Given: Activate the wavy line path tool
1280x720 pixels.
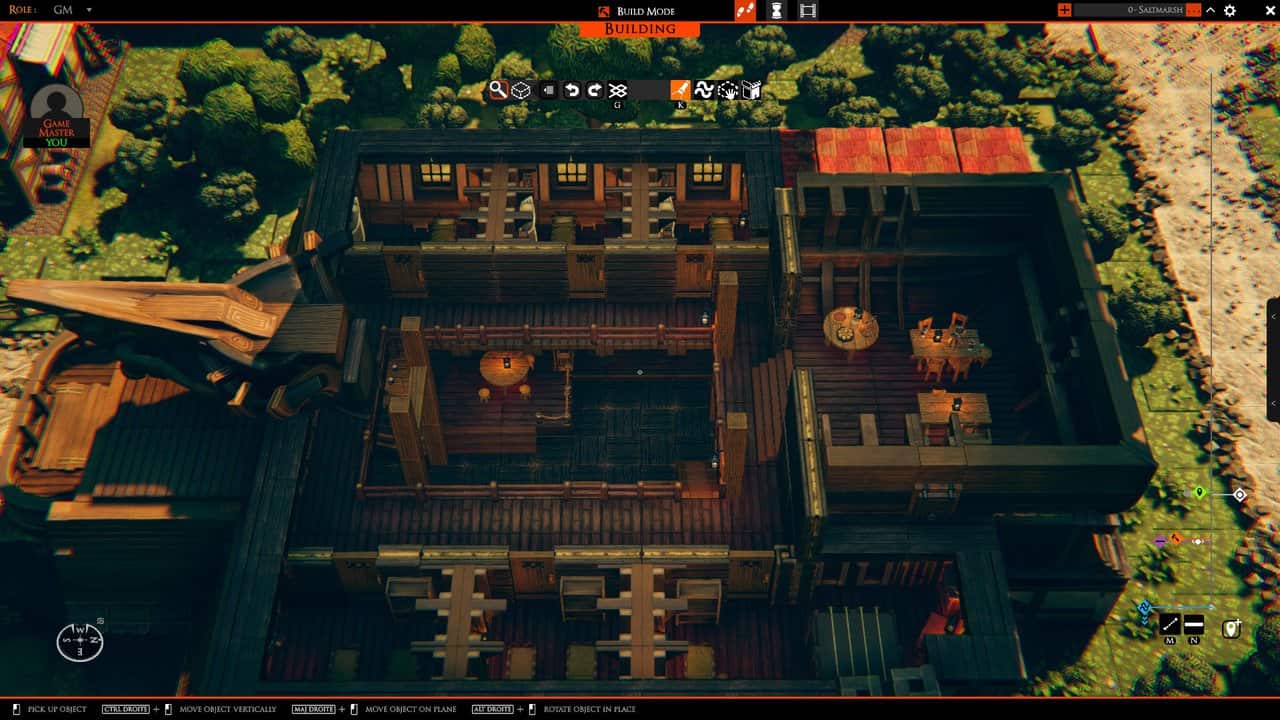Looking at the screenshot, I should (x=703, y=89).
